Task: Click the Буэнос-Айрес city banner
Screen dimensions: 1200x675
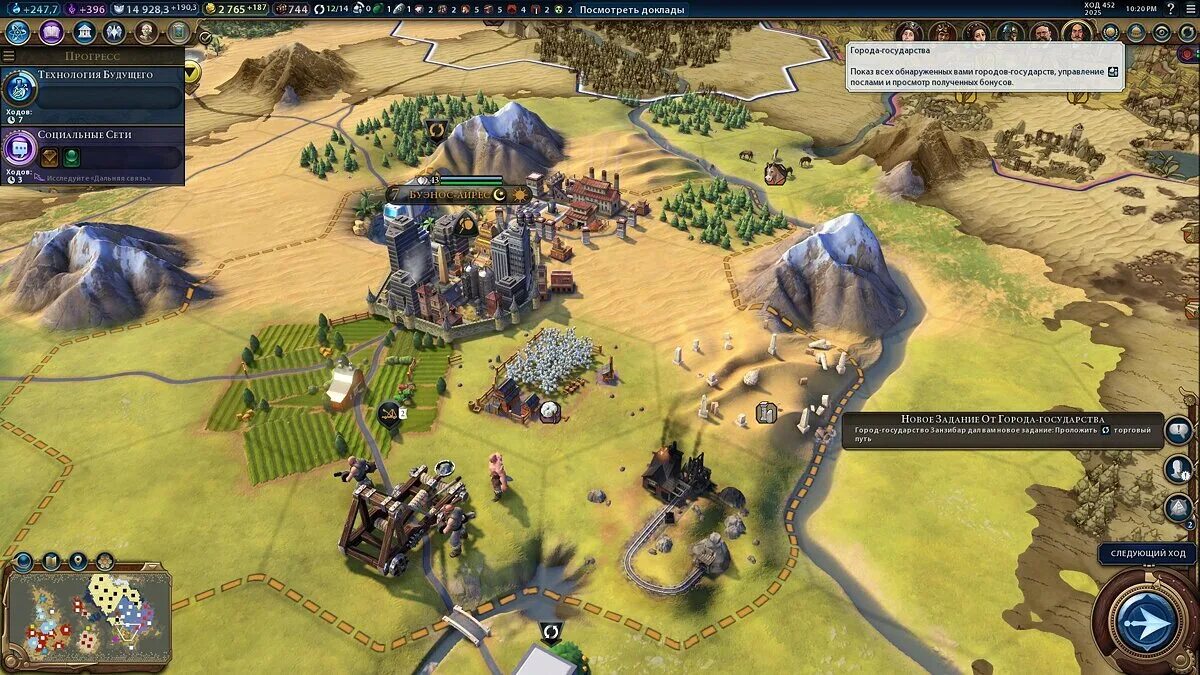Action: (450, 194)
